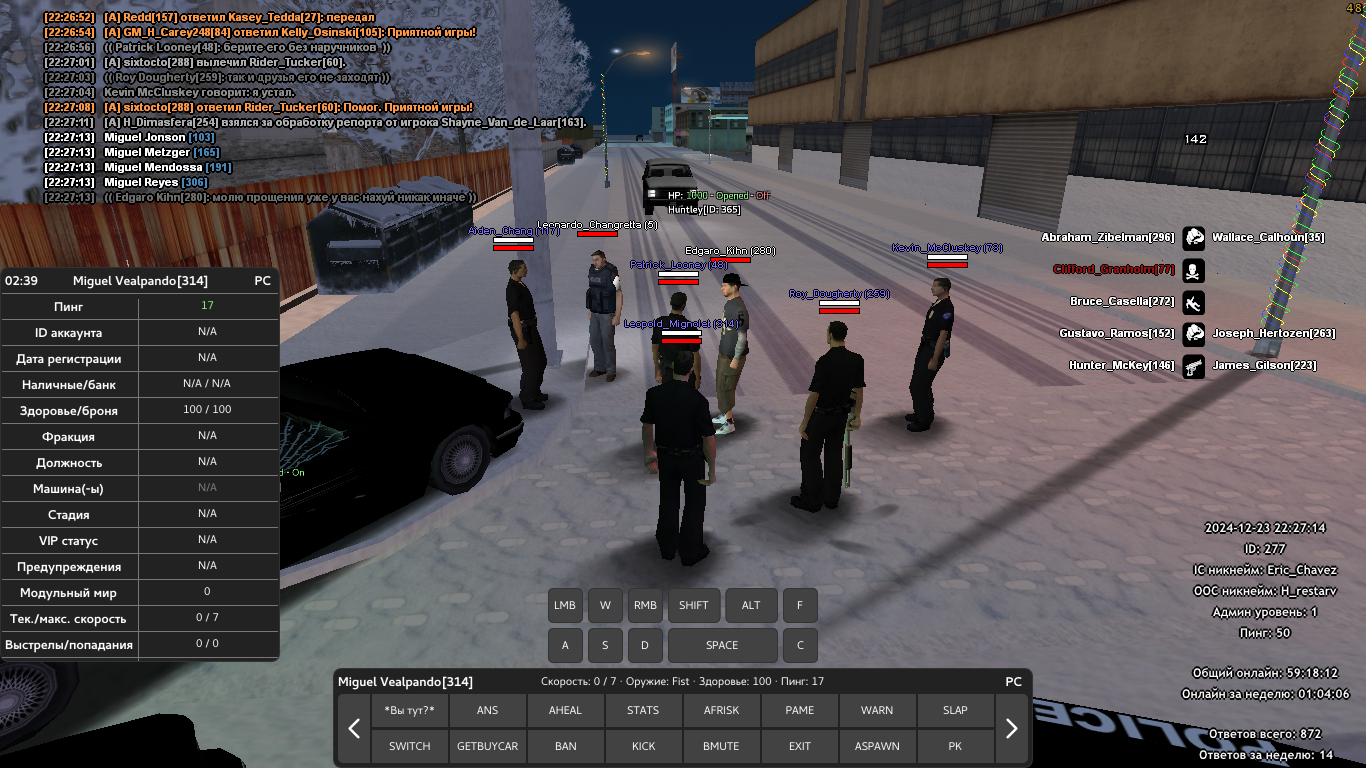Issue a WARN to the player
Screen dimensions: 1366x768
tap(877, 710)
